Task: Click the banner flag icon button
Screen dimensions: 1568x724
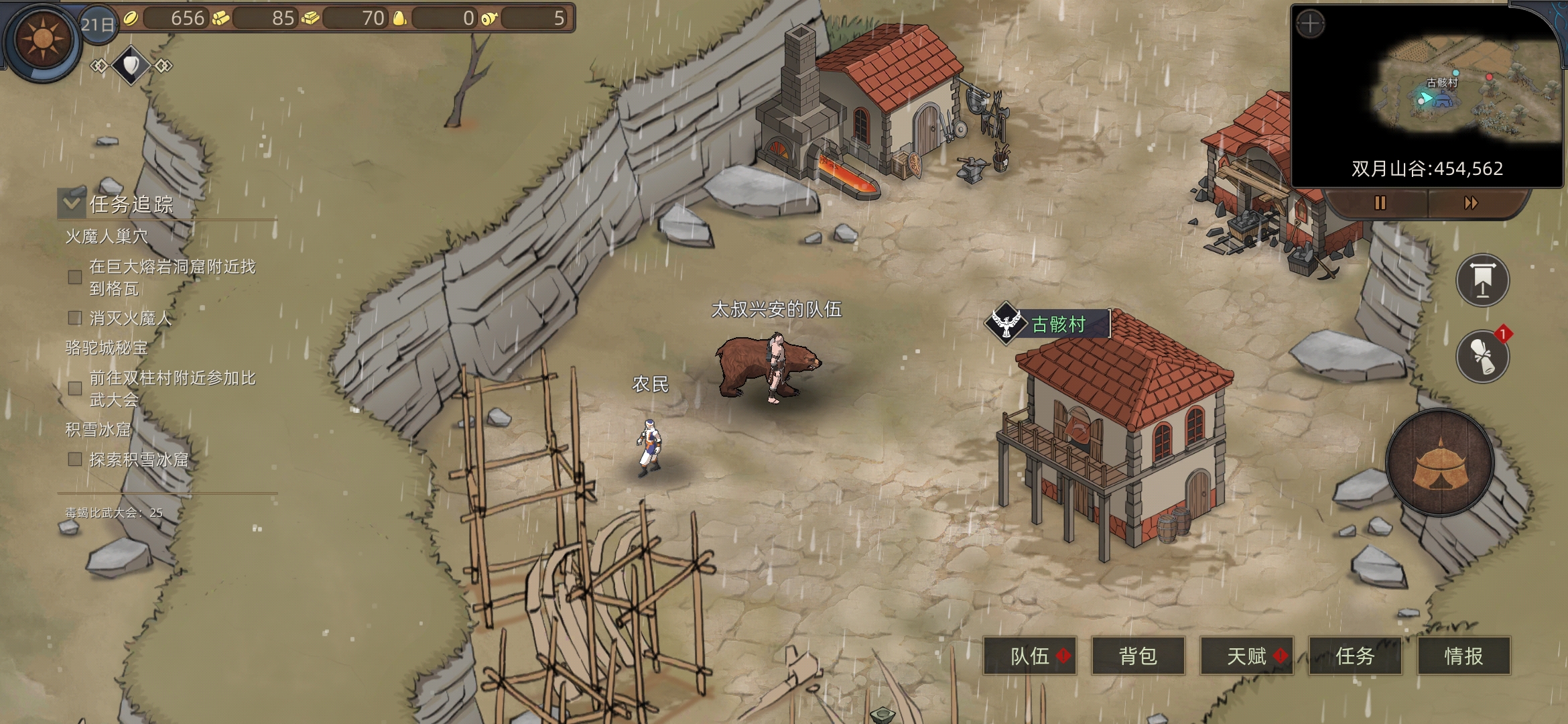Action: click(x=1482, y=280)
